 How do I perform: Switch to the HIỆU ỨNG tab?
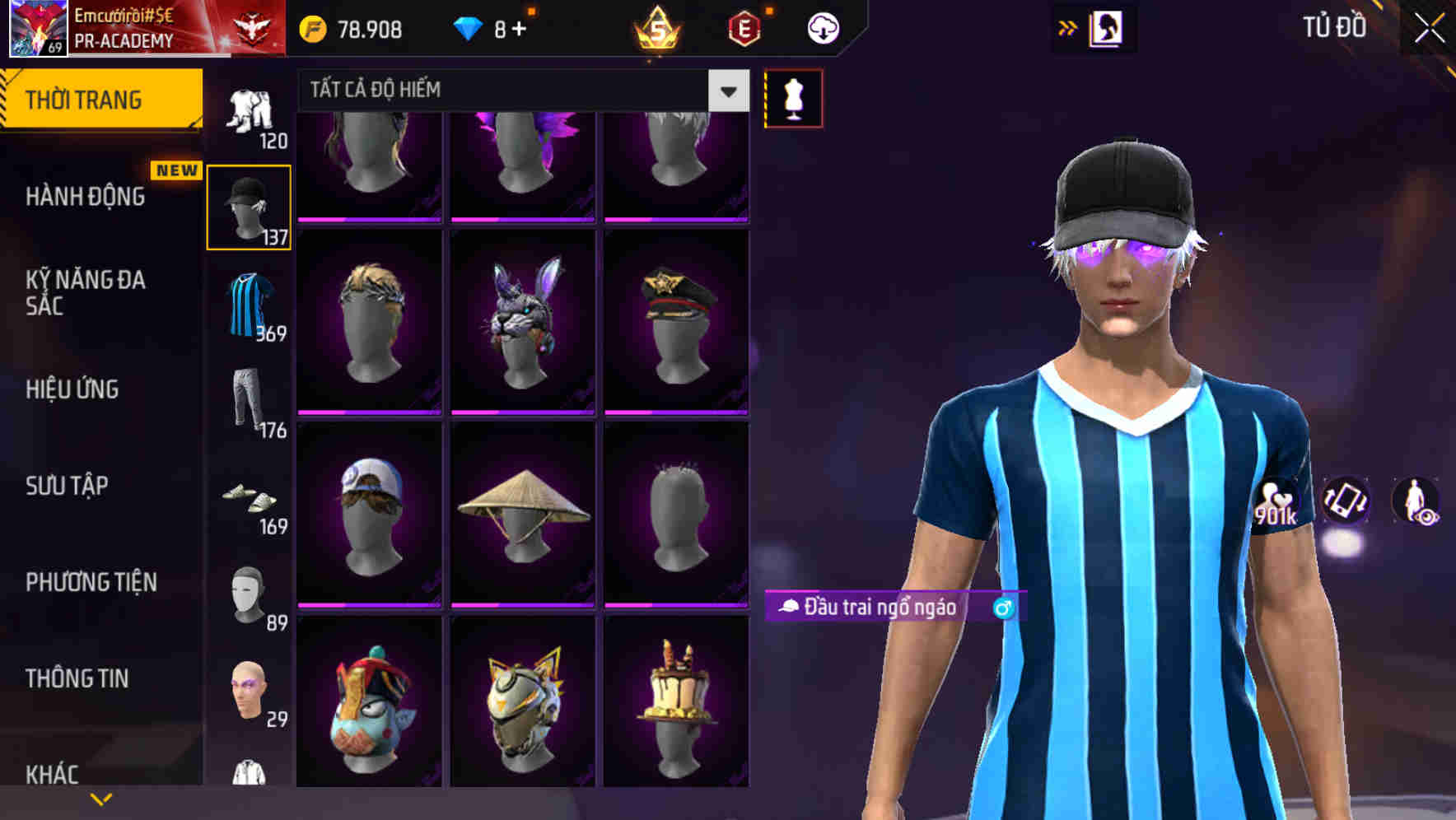74,389
